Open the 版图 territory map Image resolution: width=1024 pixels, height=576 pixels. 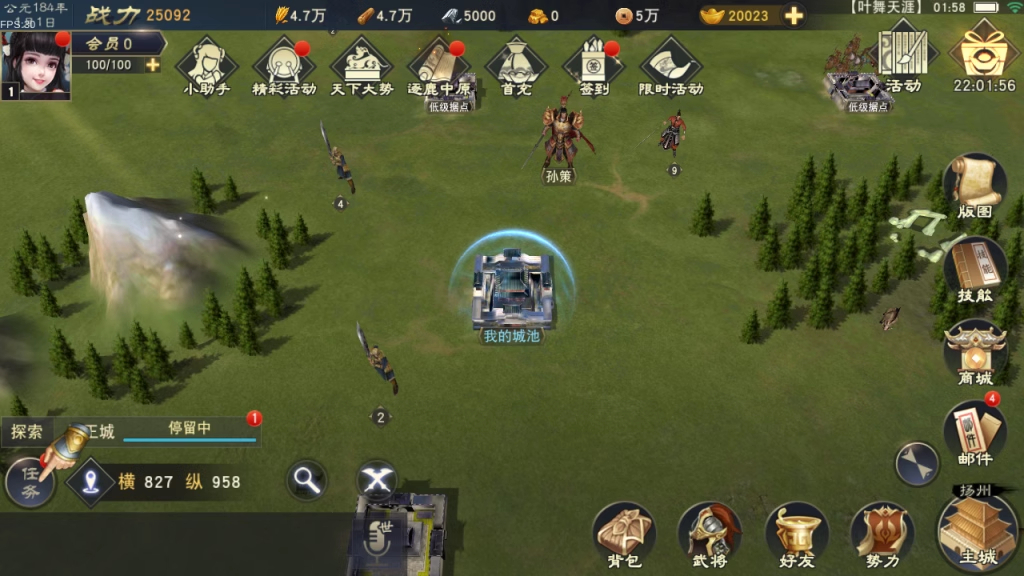974,185
